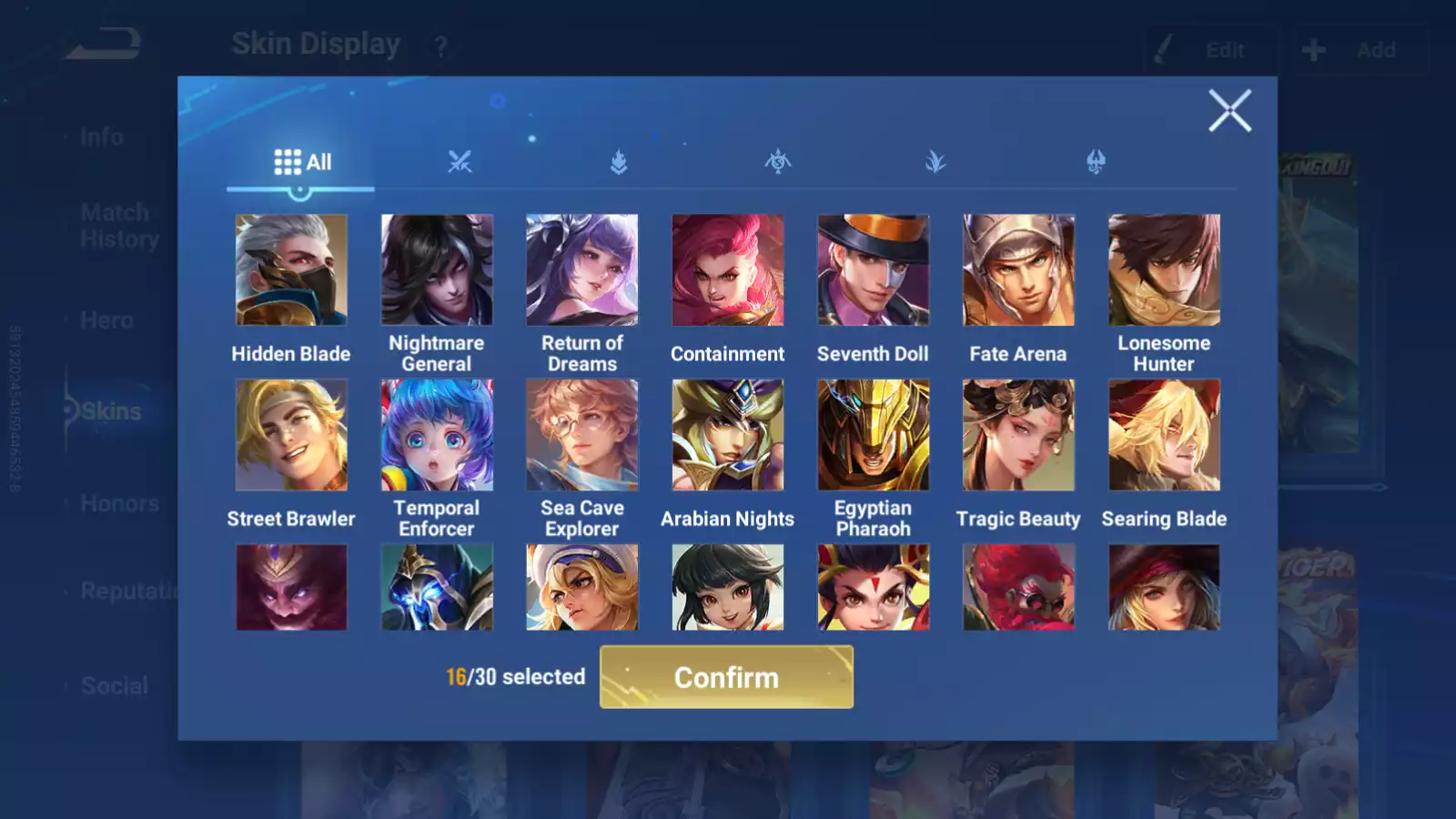Screen dimensions: 1456x819
Task: Pick the Searing Blade skin
Action: coord(1164,435)
